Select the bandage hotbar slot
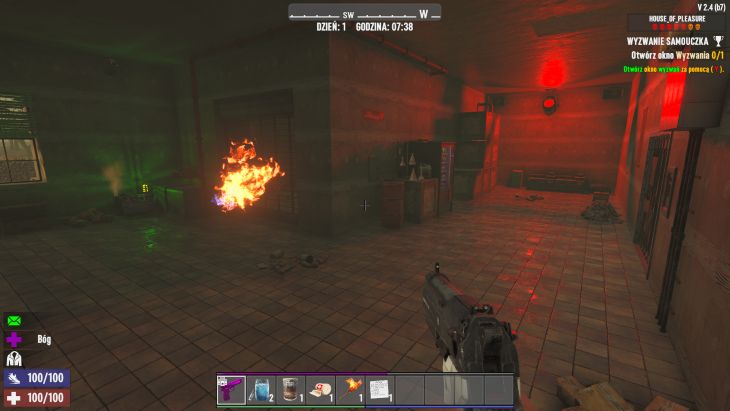 pos(320,389)
